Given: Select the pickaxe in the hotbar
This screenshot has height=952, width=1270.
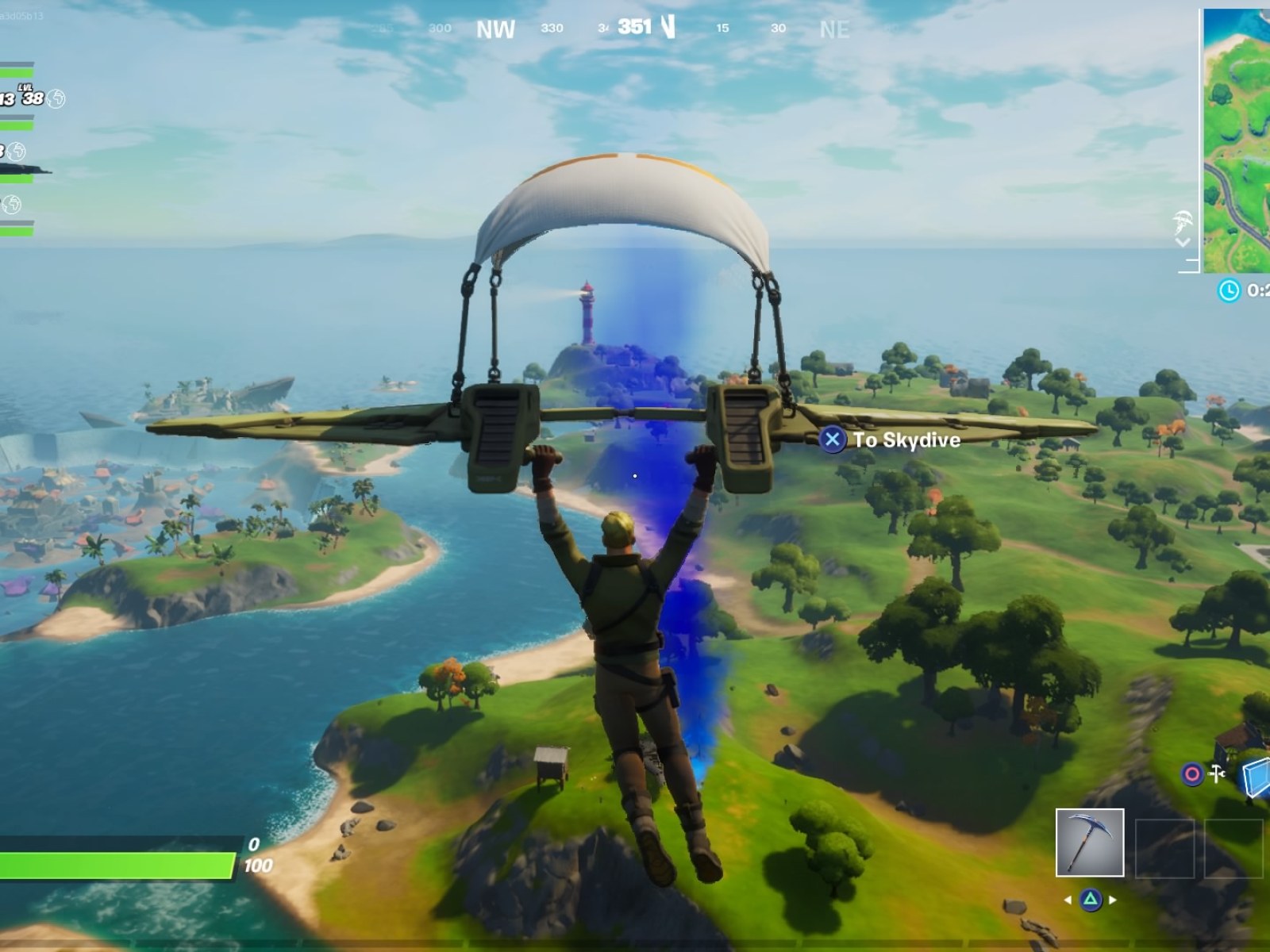Looking at the screenshot, I should [x=1089, y=843].
